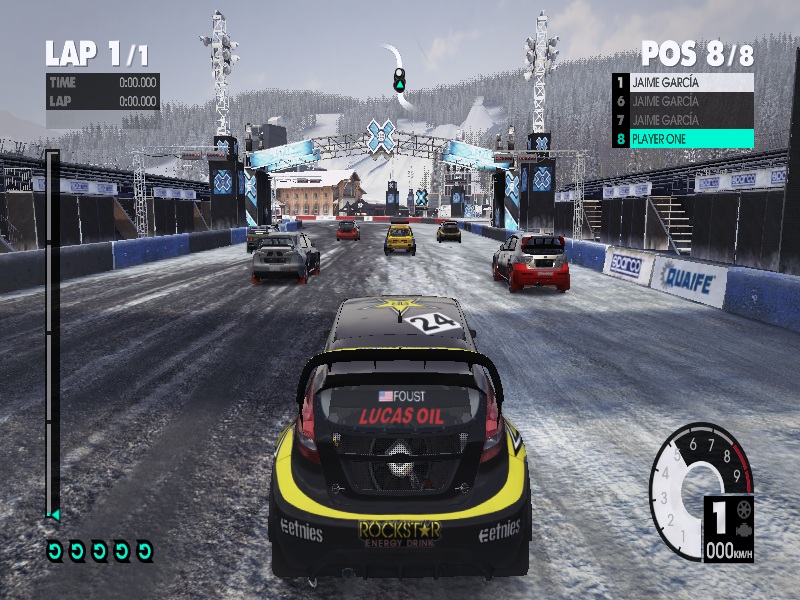The height and width of the screenshot is (600, 800).
Task: Click the vertical track progress bar
Action: (x=53, y=335)
